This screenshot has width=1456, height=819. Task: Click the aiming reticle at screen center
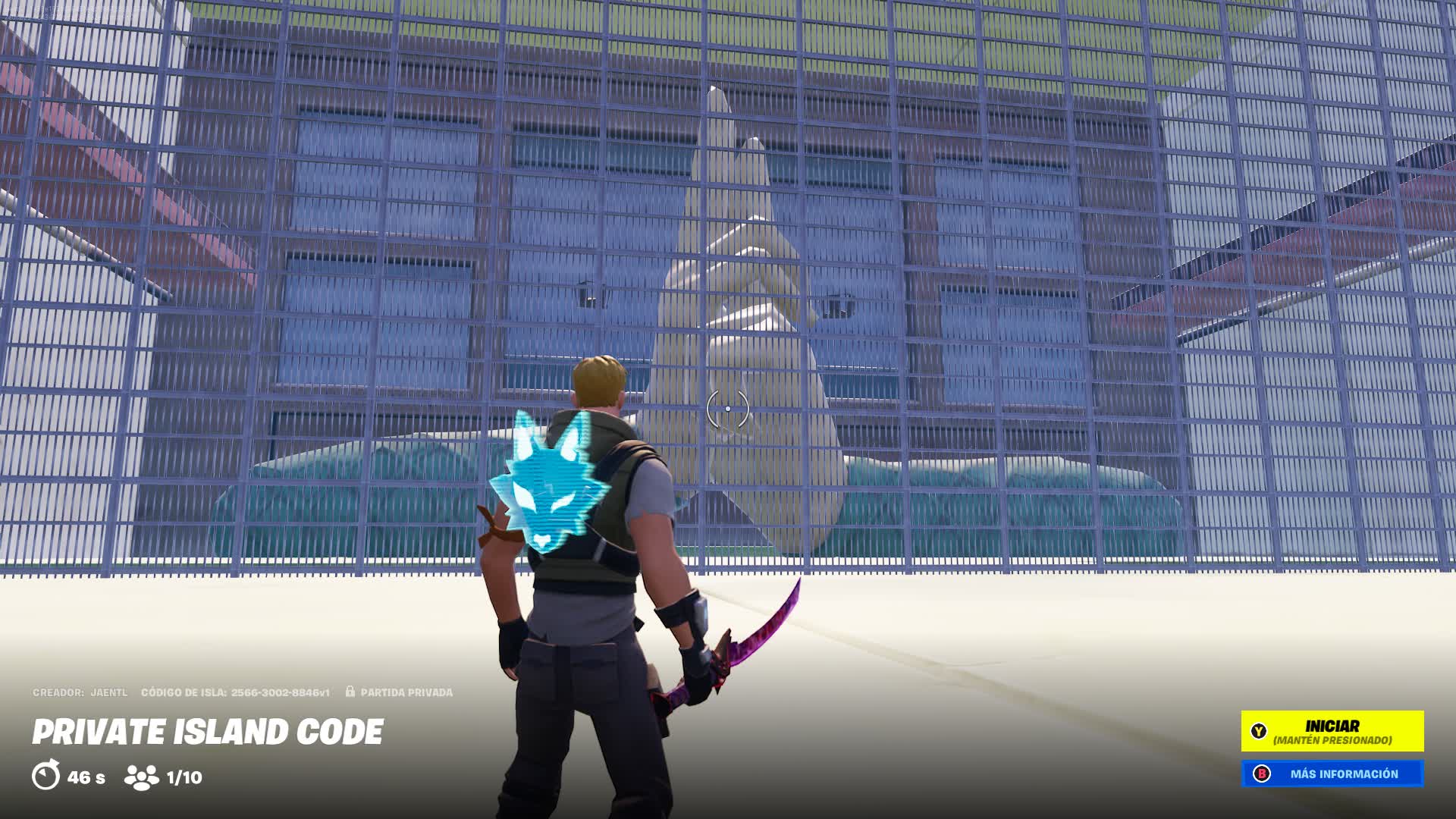729,407
